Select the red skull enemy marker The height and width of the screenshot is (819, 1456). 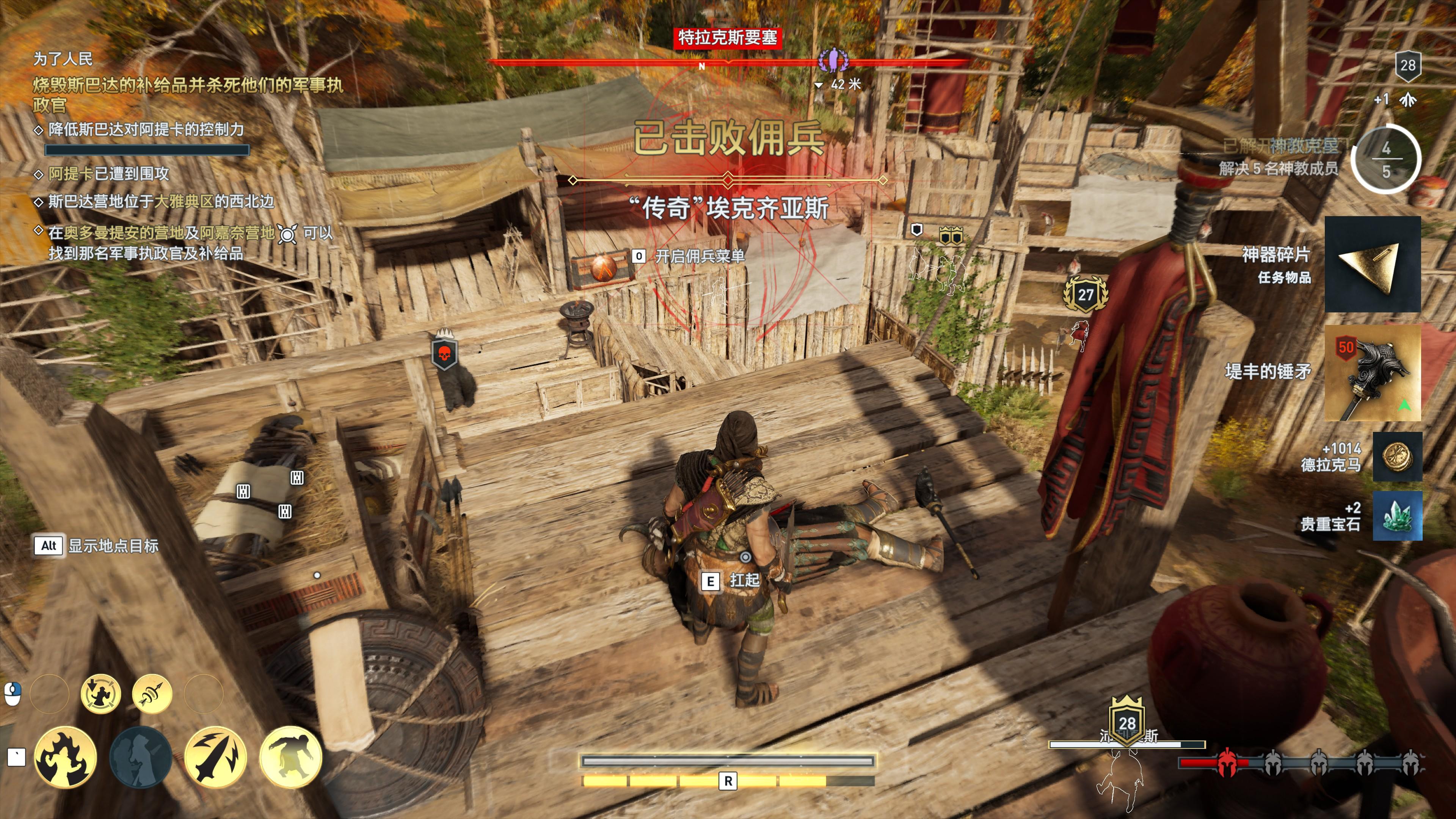[x=444, y=354]
